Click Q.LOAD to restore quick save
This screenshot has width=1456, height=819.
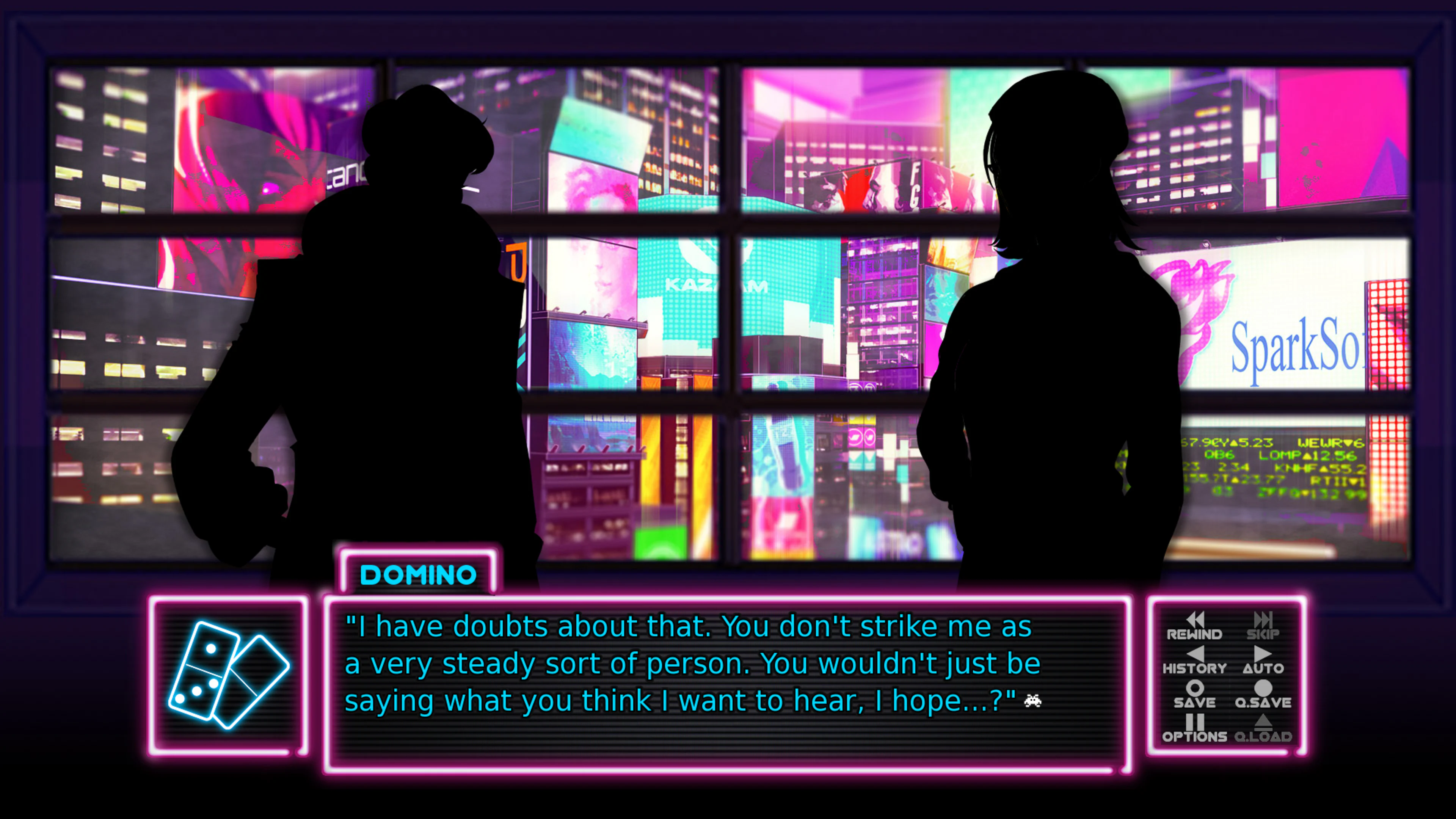point(1265,736)
